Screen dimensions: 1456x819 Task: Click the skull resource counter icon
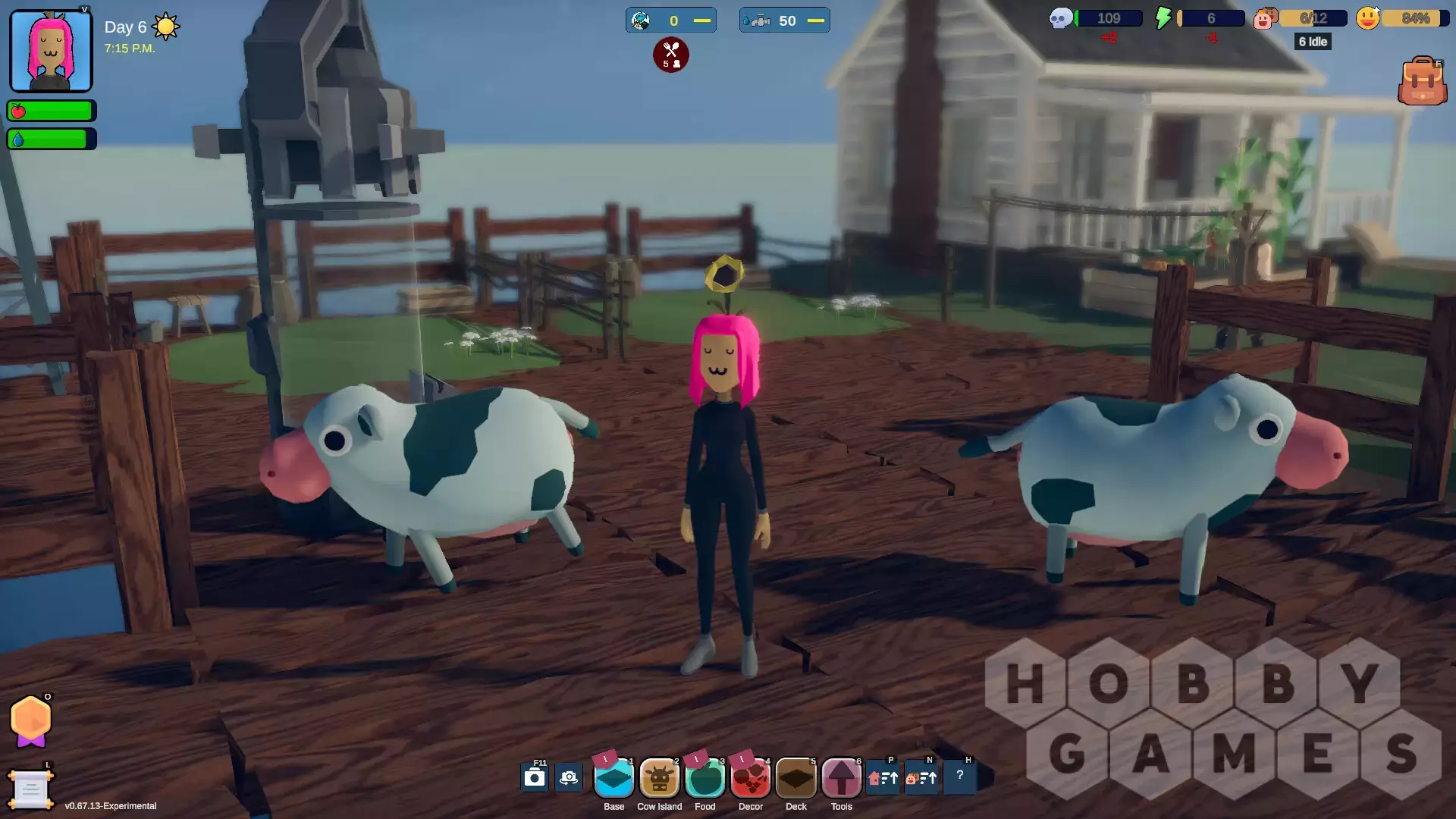pyautogui.click(x=1060, y=18)
